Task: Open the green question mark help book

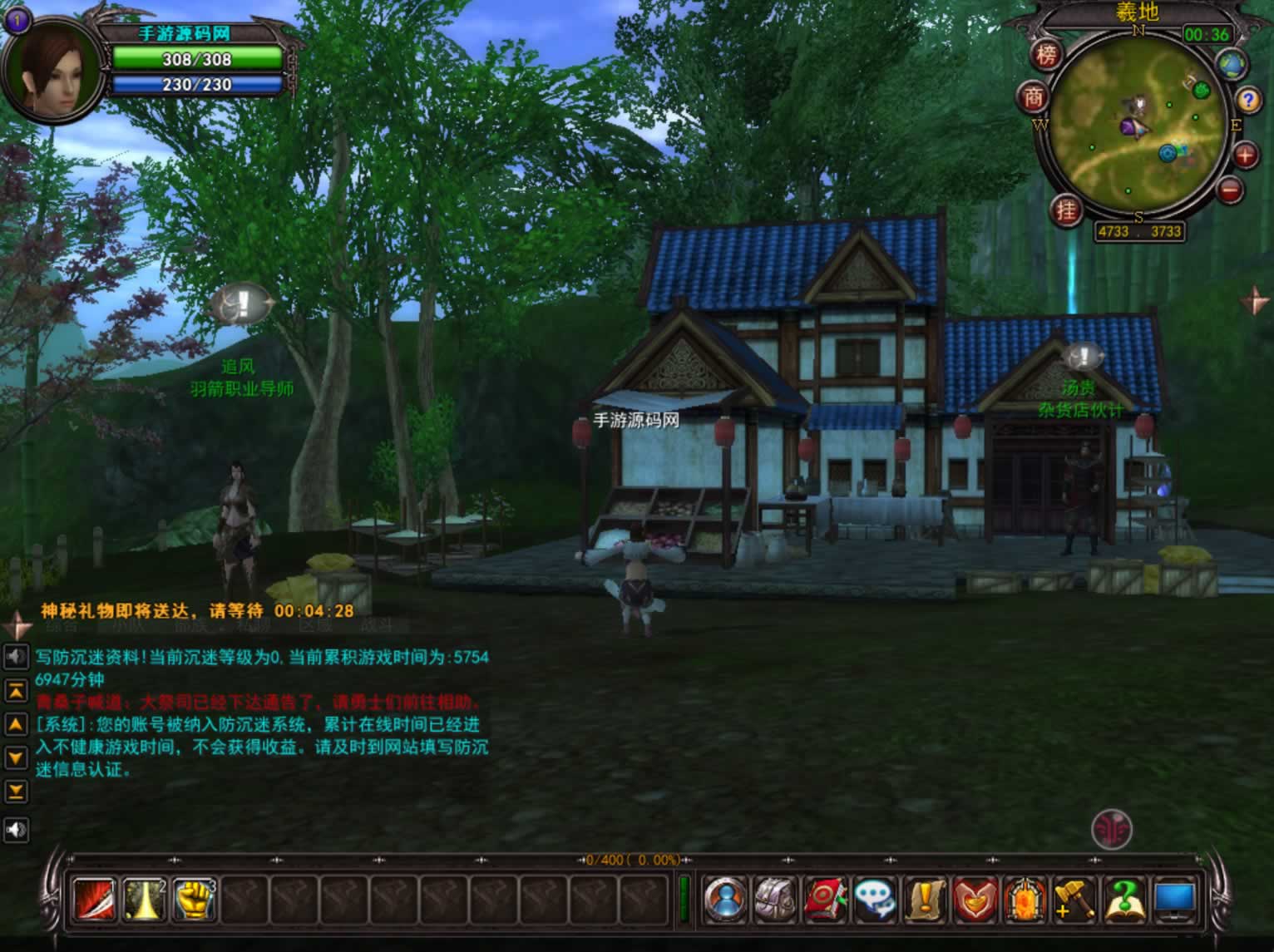Action: (x=1124, y=900)
